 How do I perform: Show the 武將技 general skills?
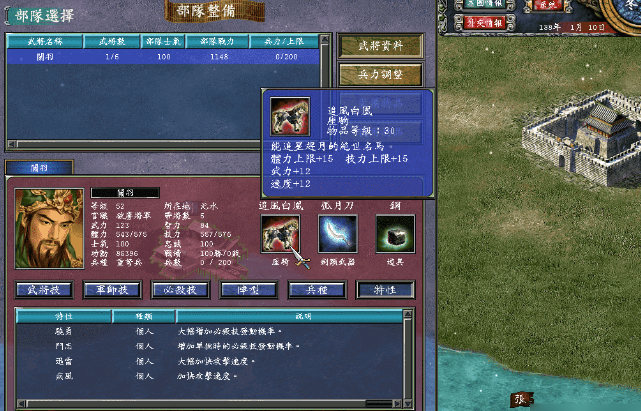click(x=44, y=289)
